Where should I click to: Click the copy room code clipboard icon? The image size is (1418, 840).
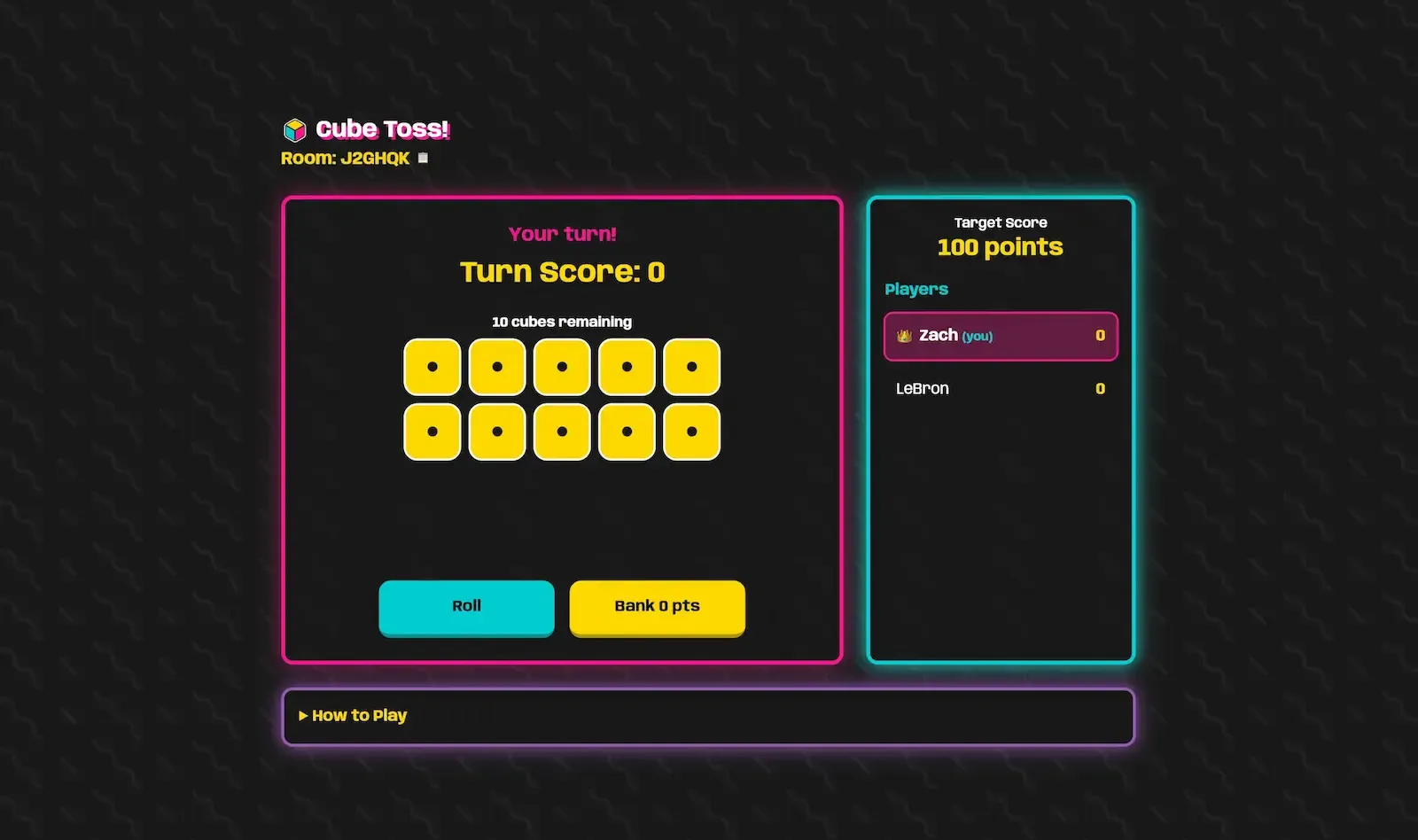pyautogui.click(x=422, y=157)
